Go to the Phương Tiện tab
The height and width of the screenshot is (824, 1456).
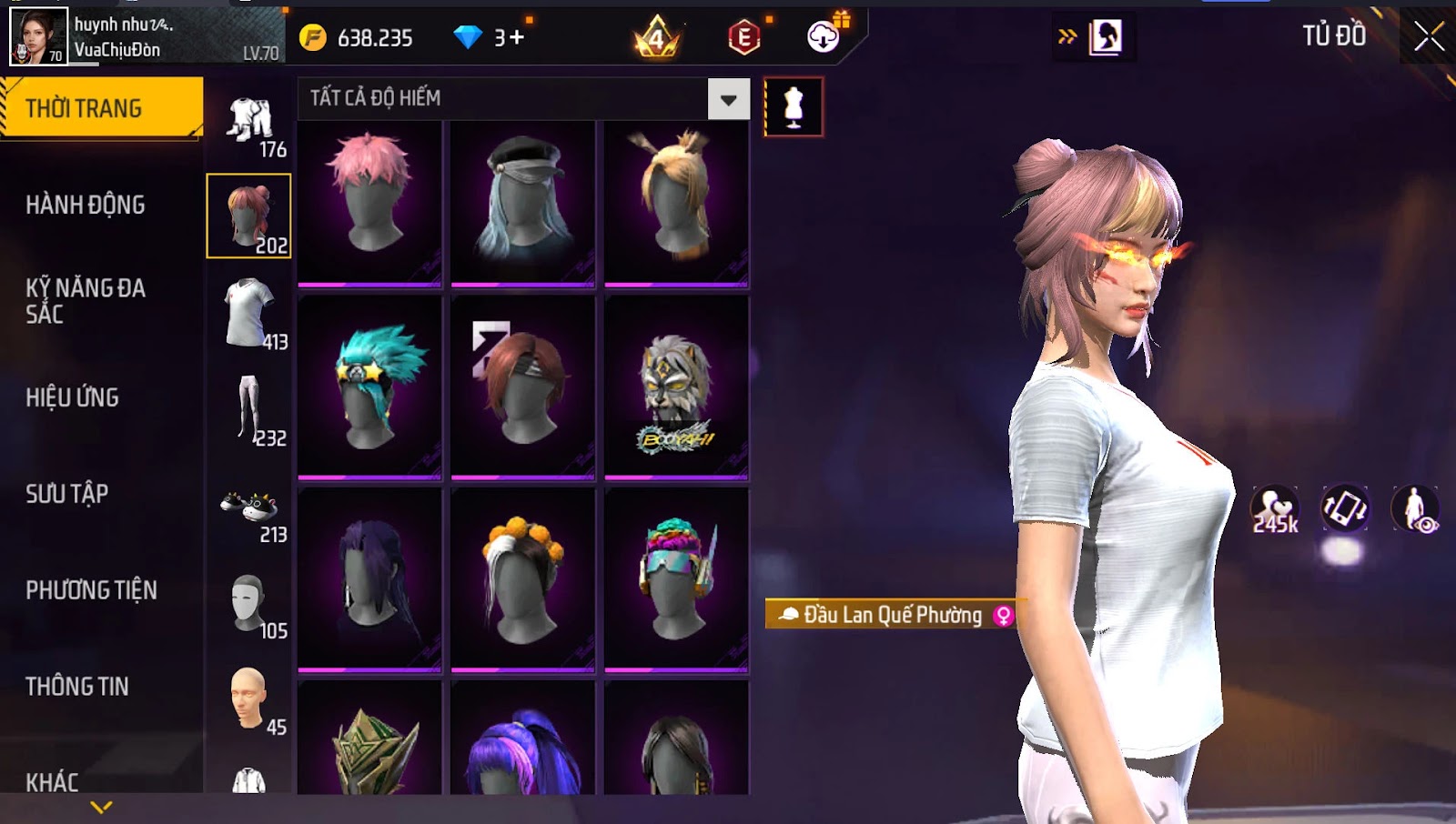click(x=91, y=590)
